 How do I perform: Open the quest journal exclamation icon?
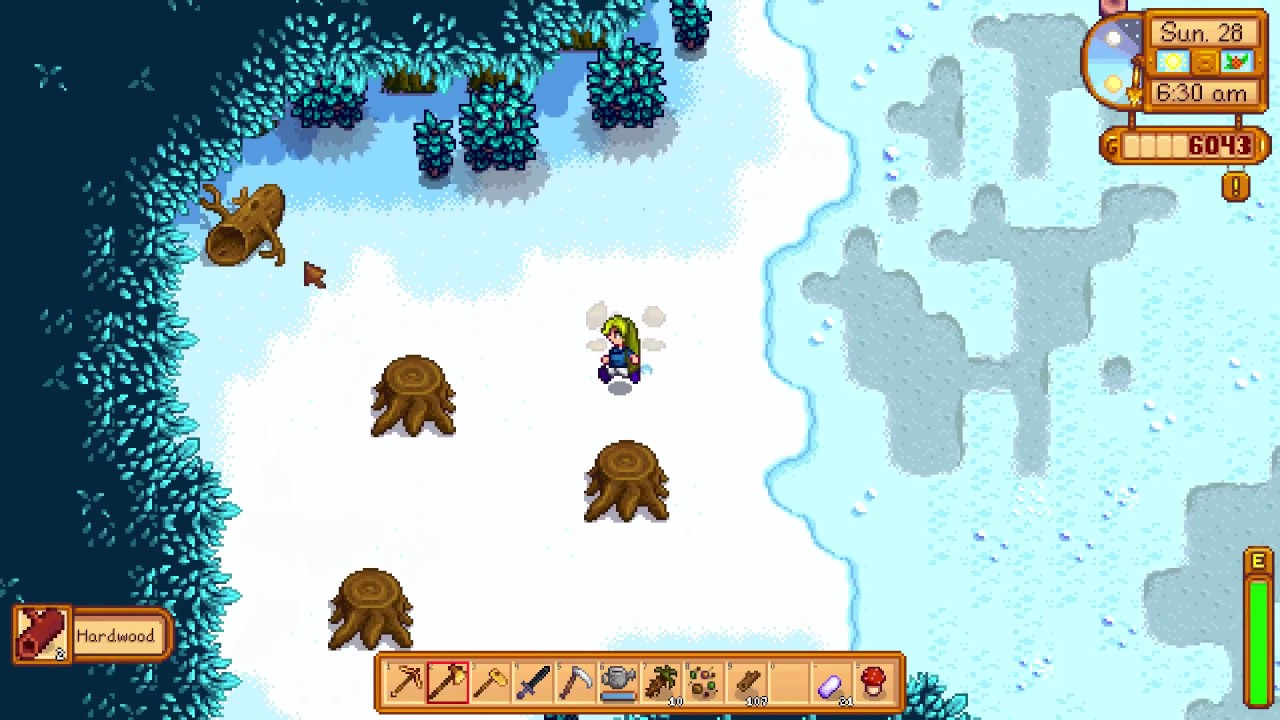point(1235,187)
